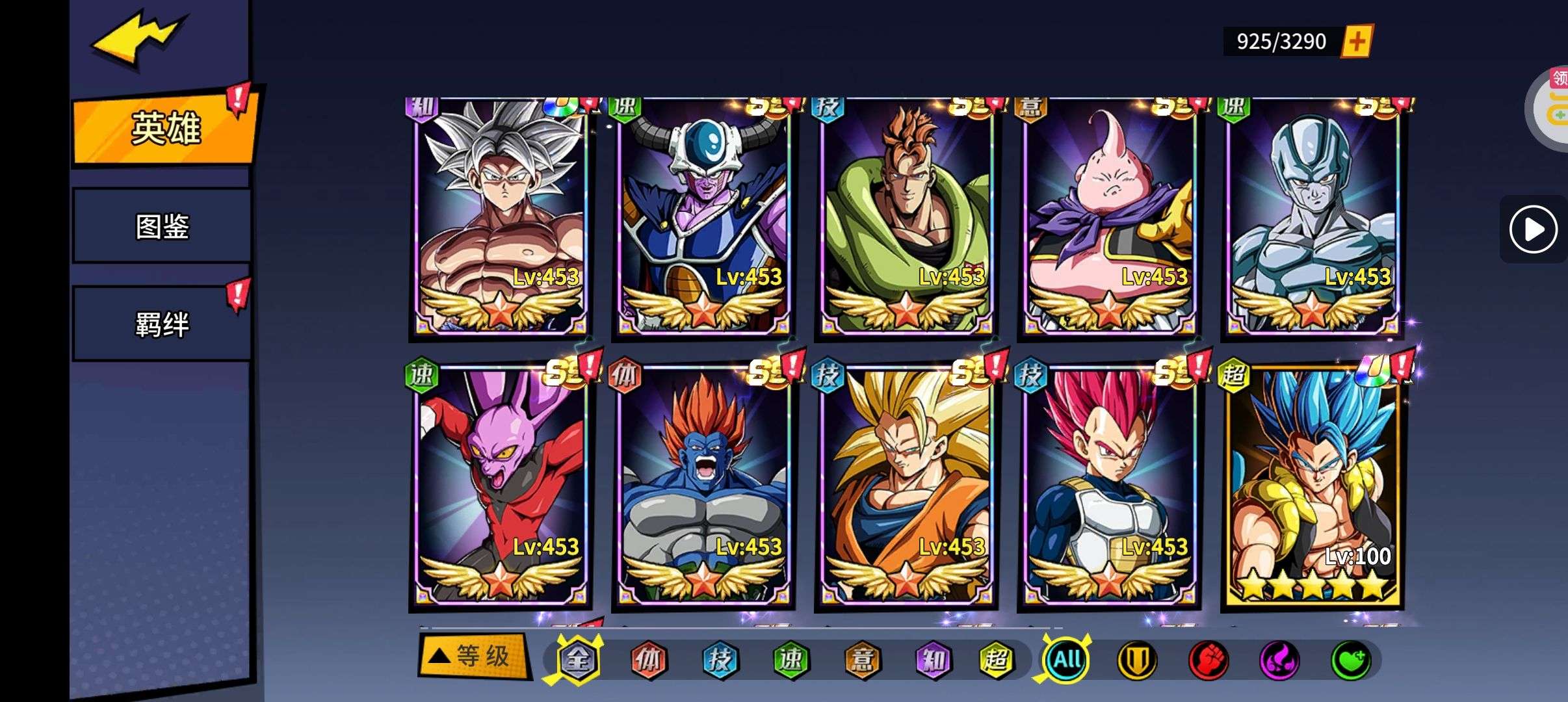Click the screen recorder play button overlay
The image size is (1568, 702).
[x=1533, y=229]
